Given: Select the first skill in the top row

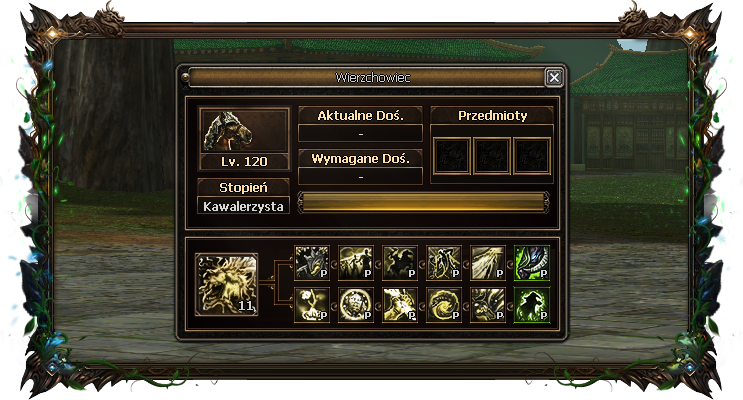Looking at the screenshot, I should point(311,262).
